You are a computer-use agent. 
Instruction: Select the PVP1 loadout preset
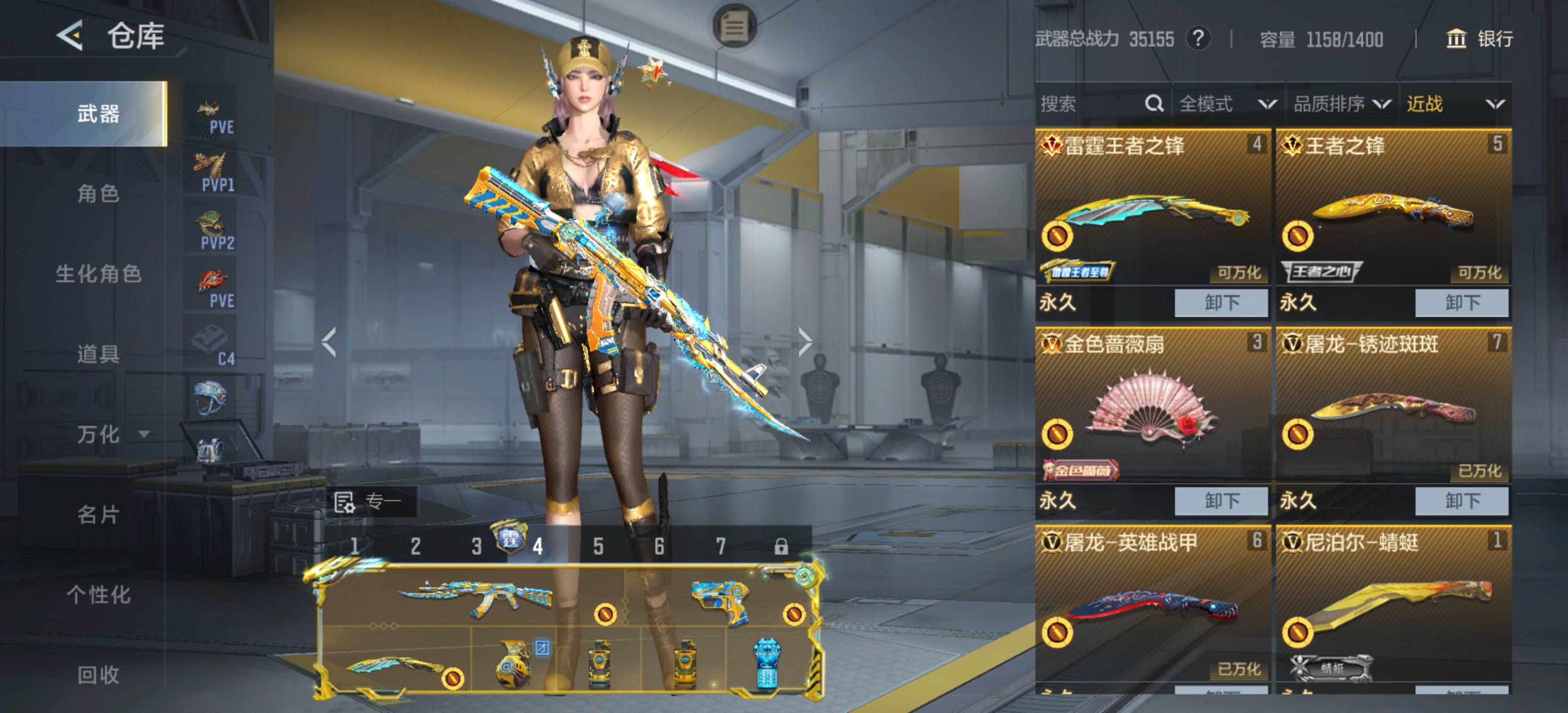coord(212,172)
